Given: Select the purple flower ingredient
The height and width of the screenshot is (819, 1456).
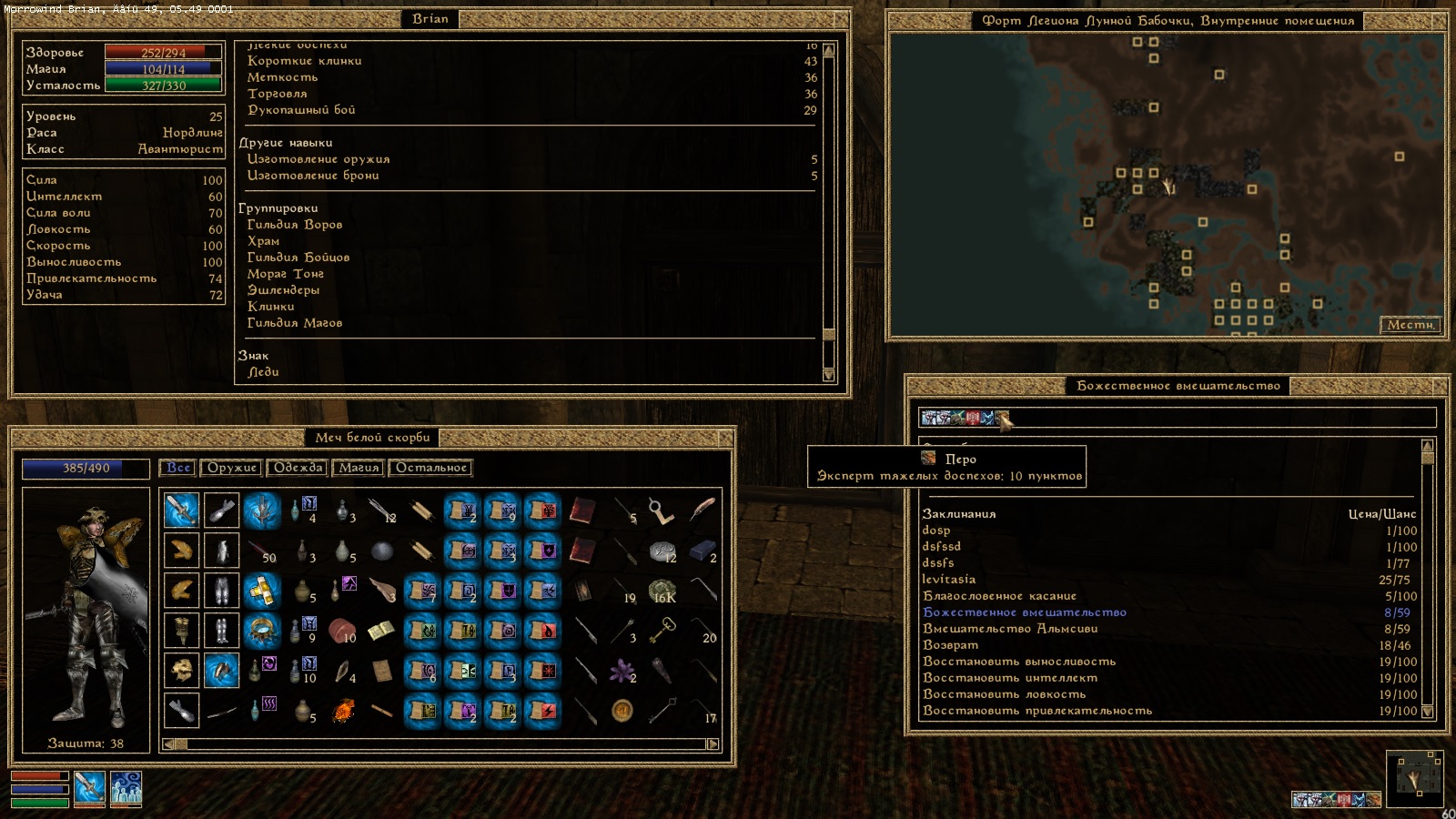Looking at the screenshot, I should pyautogui.click(x=622, y=672).
